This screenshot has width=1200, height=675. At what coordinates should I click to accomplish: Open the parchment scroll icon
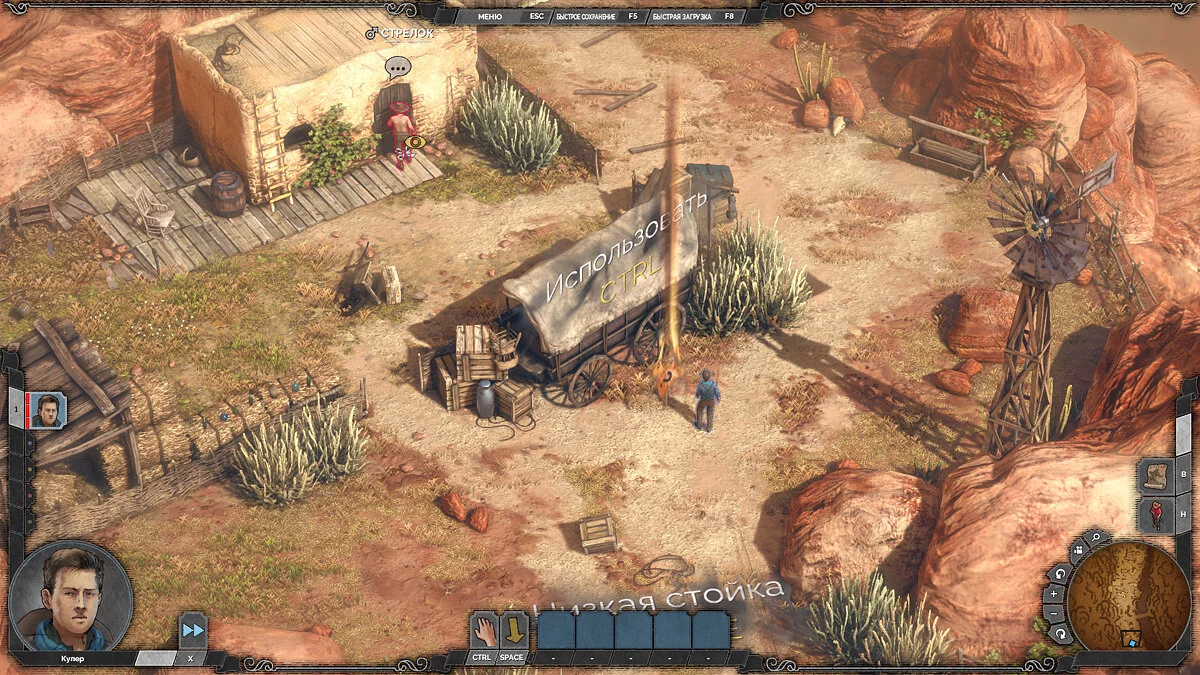pyautogui.click(x=1155, y=476)
